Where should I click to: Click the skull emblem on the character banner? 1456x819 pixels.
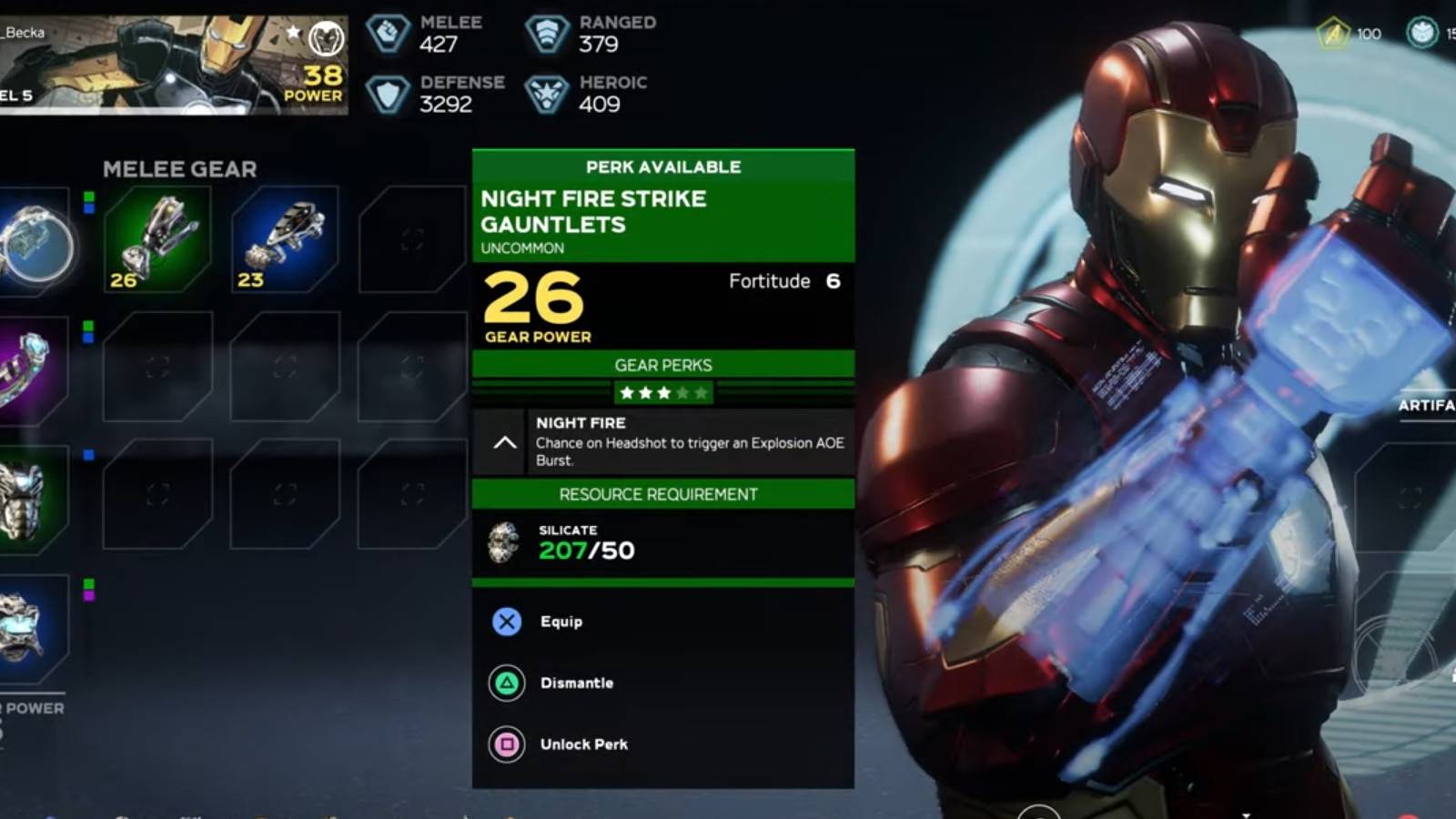coord(327,39)
